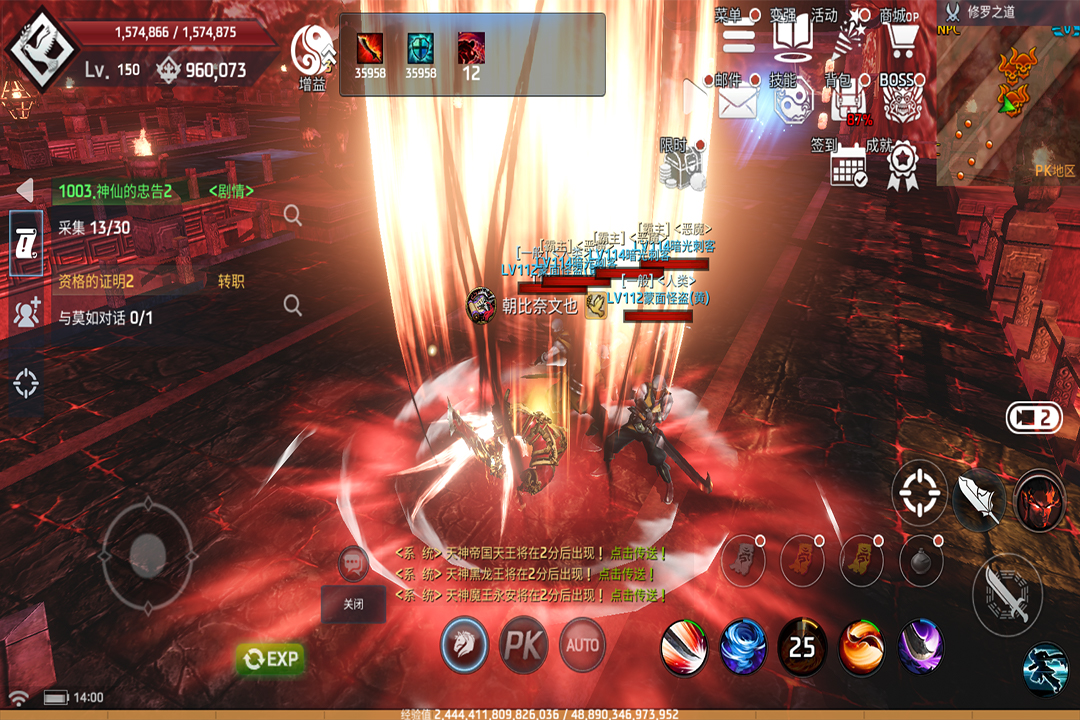The height and width of the screenshot is (720, 1080).
Task: Click 点击传送 link for 天神帝国天王
Action: (x=632, y=553)
